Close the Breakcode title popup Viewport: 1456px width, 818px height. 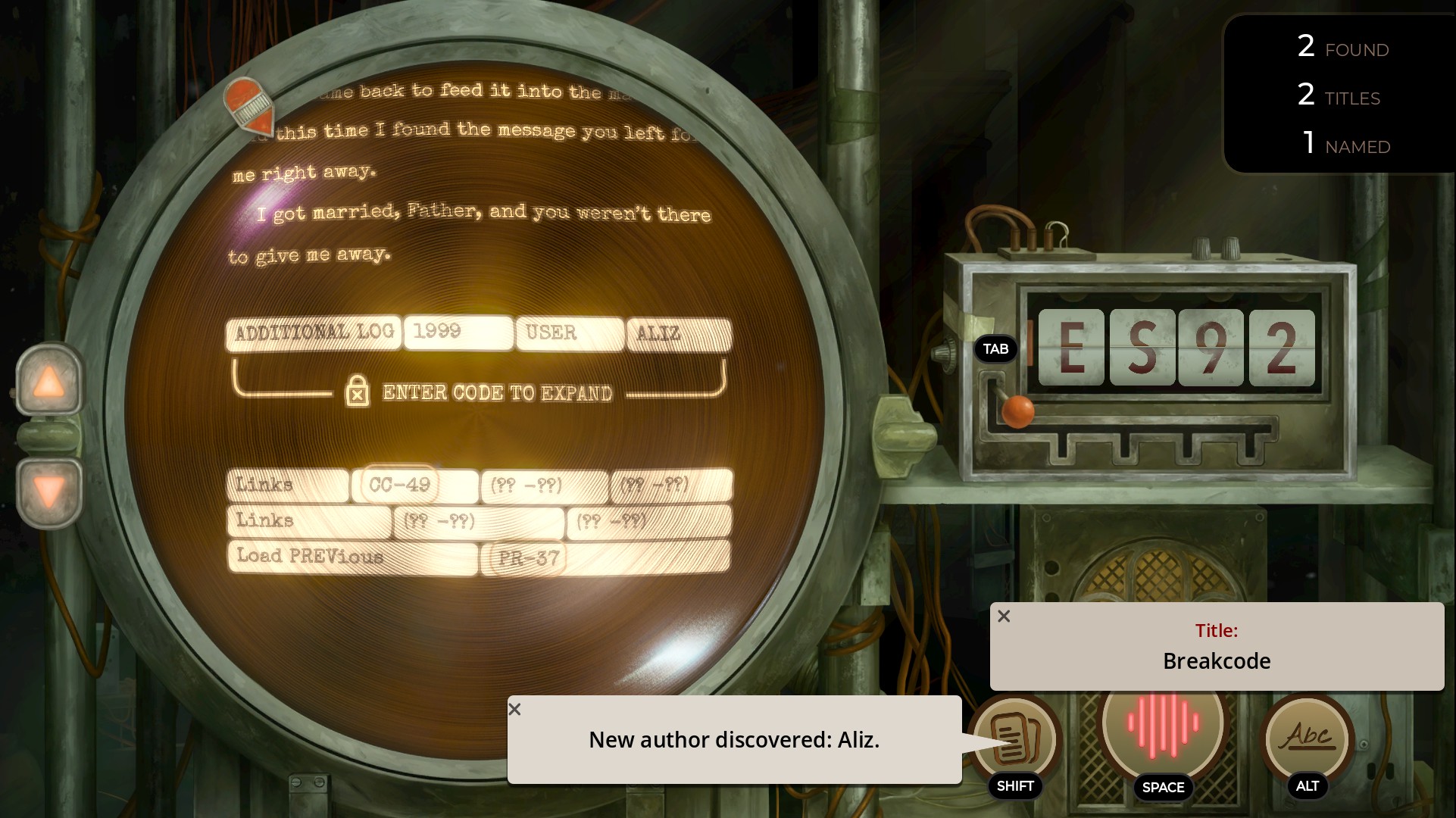(1004, 617)
